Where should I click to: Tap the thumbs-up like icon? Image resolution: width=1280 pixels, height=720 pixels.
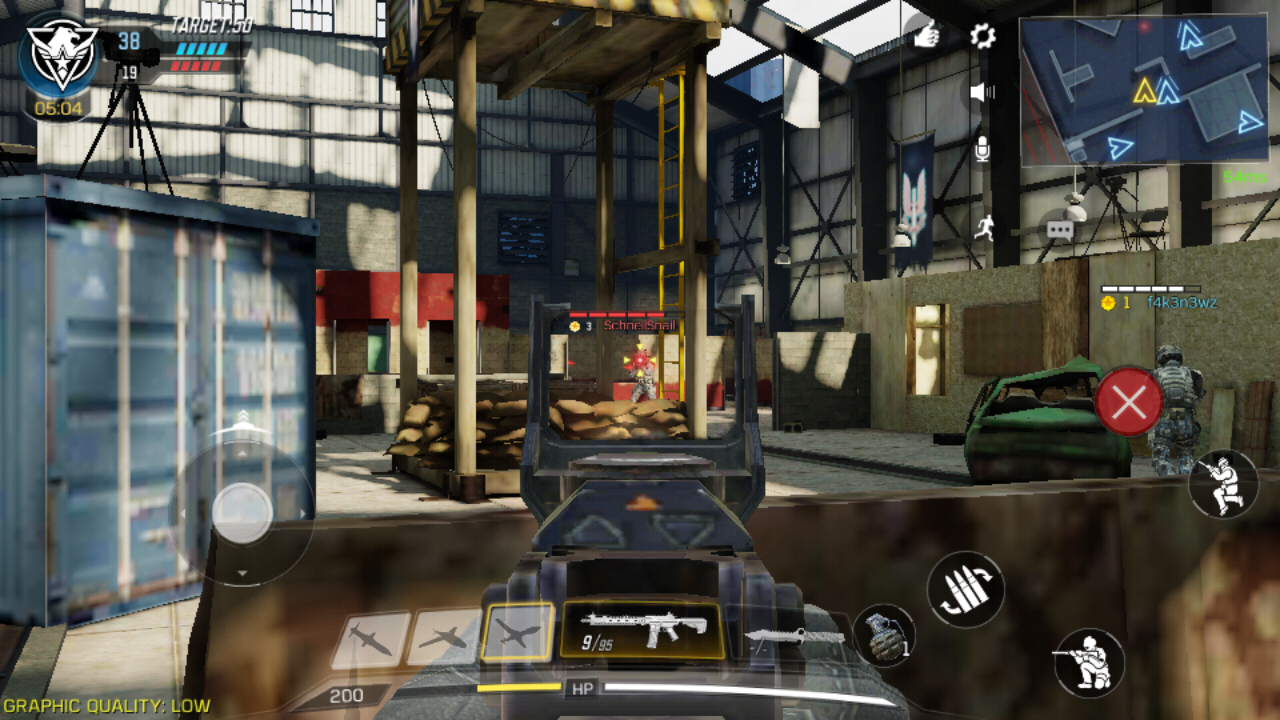pyautogui.click(x=927, y=36)
